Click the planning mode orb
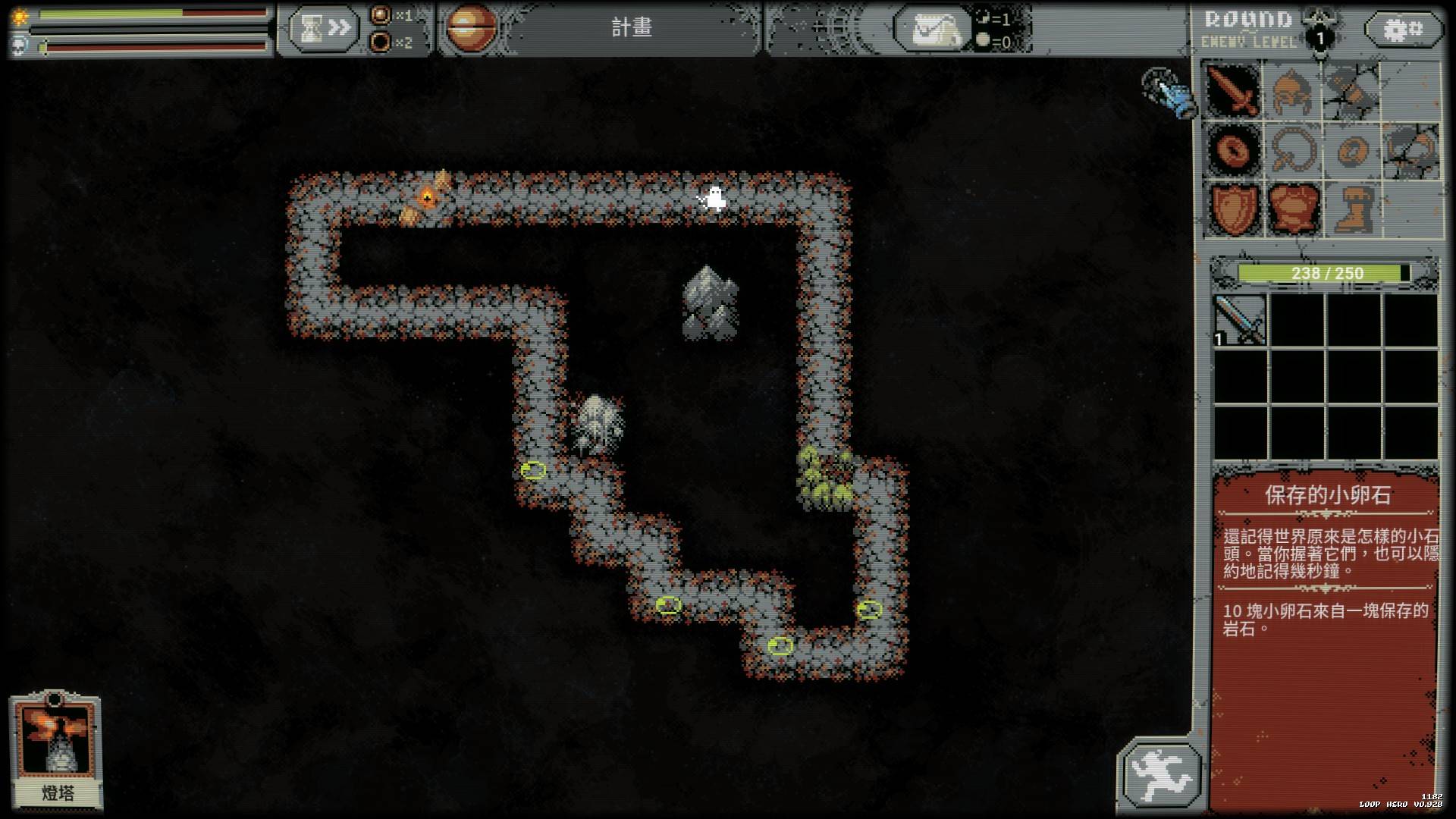This screenshot has height=819, width=1456. point(471,29)
